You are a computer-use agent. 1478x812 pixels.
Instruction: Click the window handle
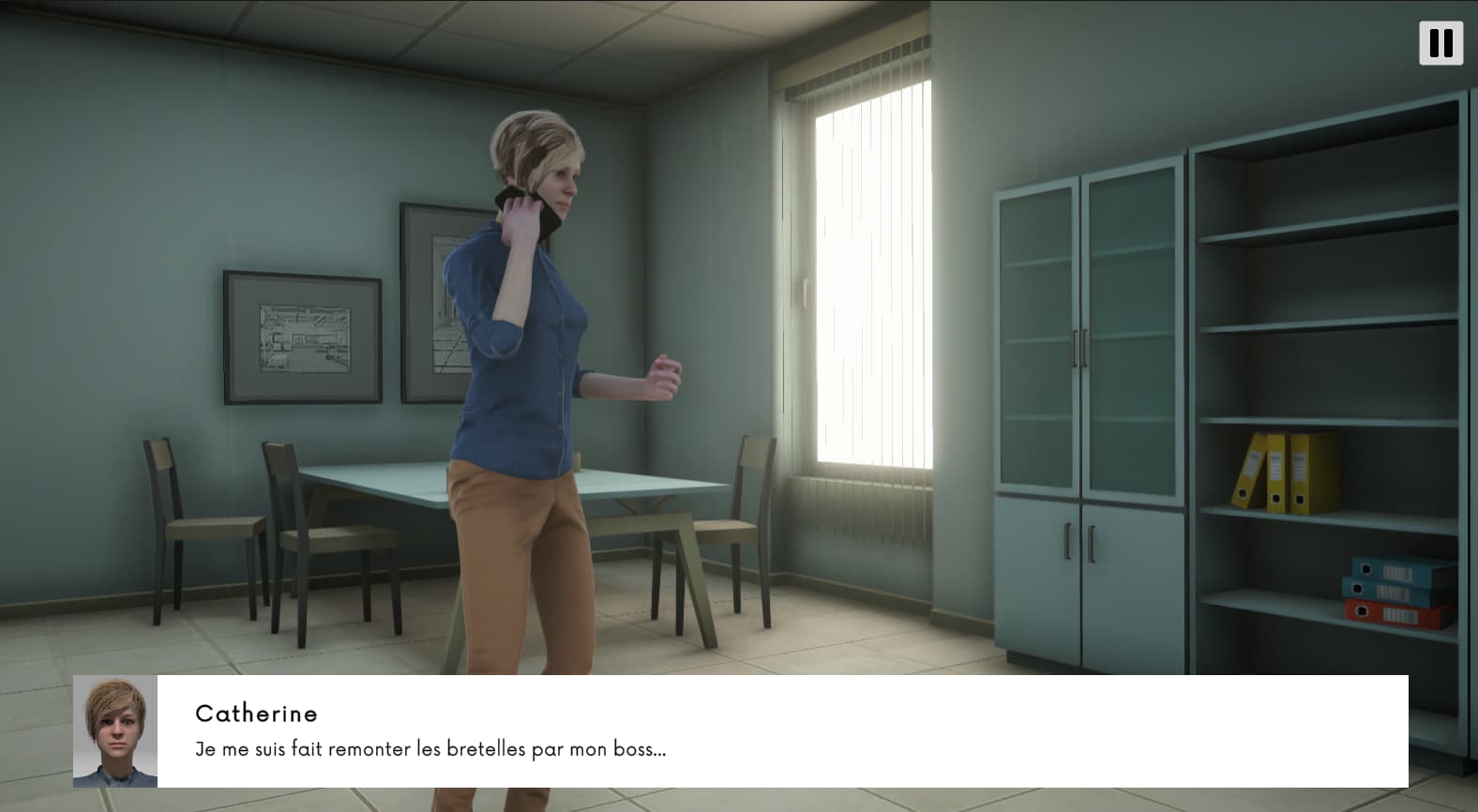tap(807, 291)
